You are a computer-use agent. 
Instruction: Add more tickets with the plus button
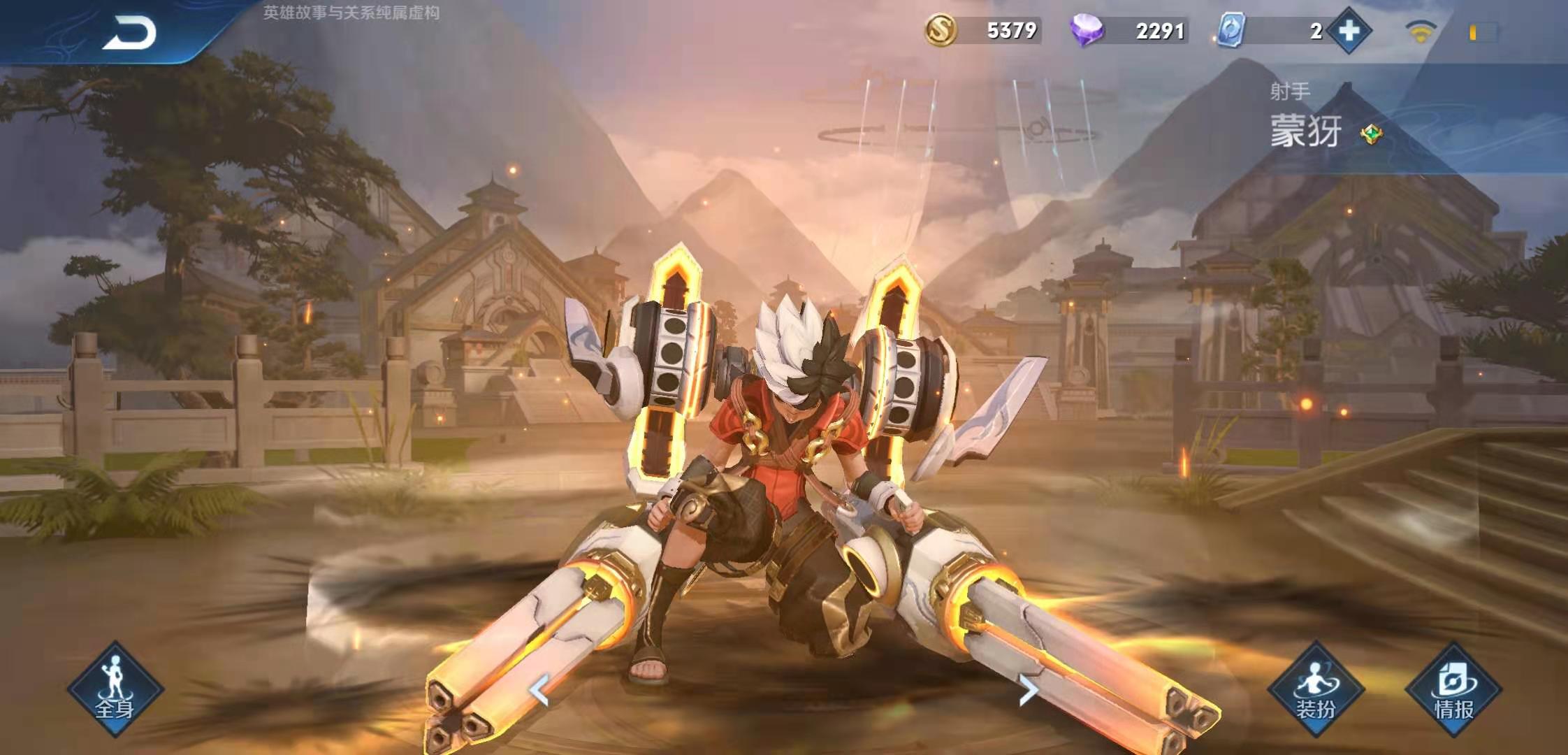[x=1349, y=31]
